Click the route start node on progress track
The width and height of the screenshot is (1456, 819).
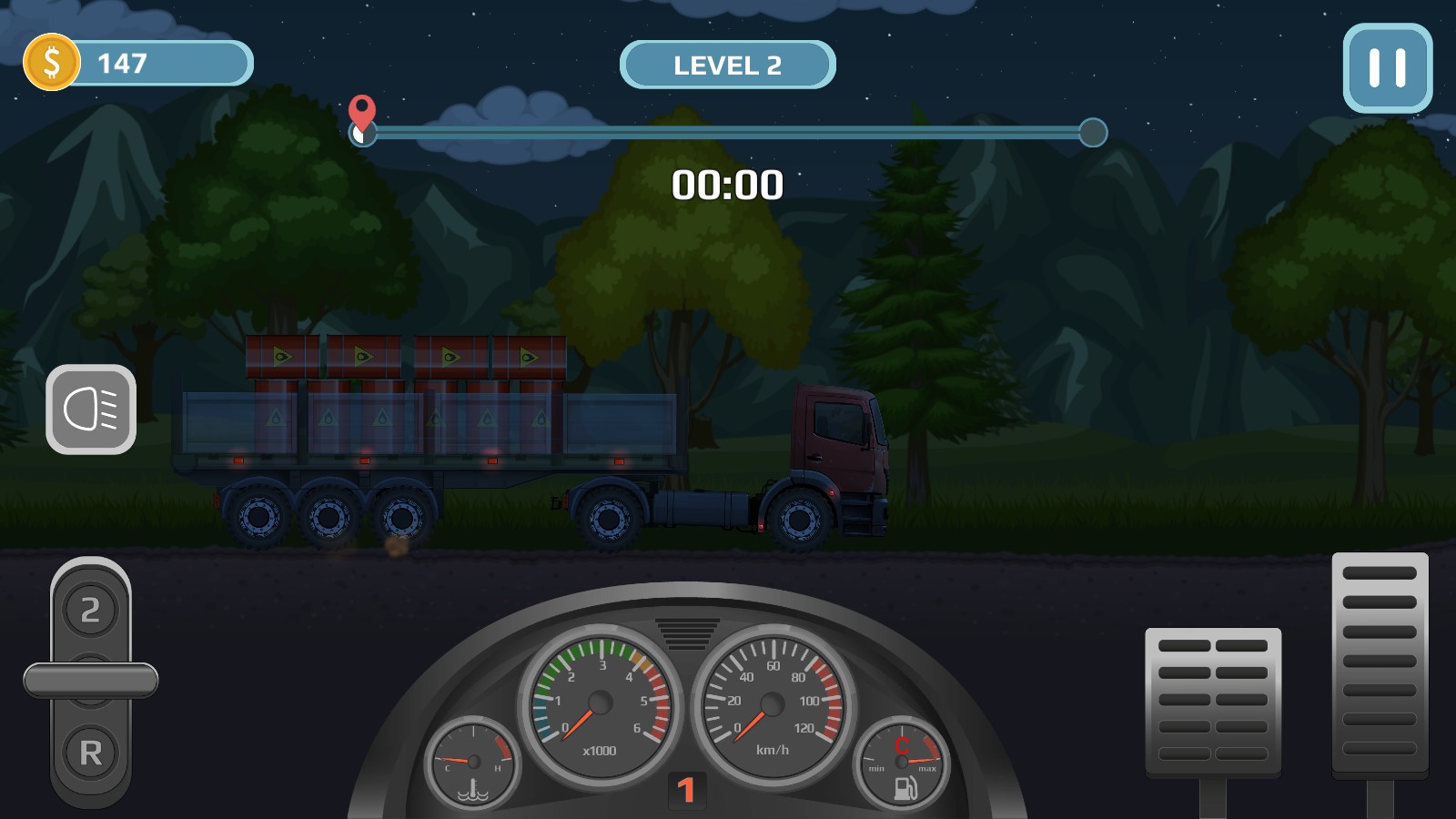pyautogui.click(x=363, y=133)
